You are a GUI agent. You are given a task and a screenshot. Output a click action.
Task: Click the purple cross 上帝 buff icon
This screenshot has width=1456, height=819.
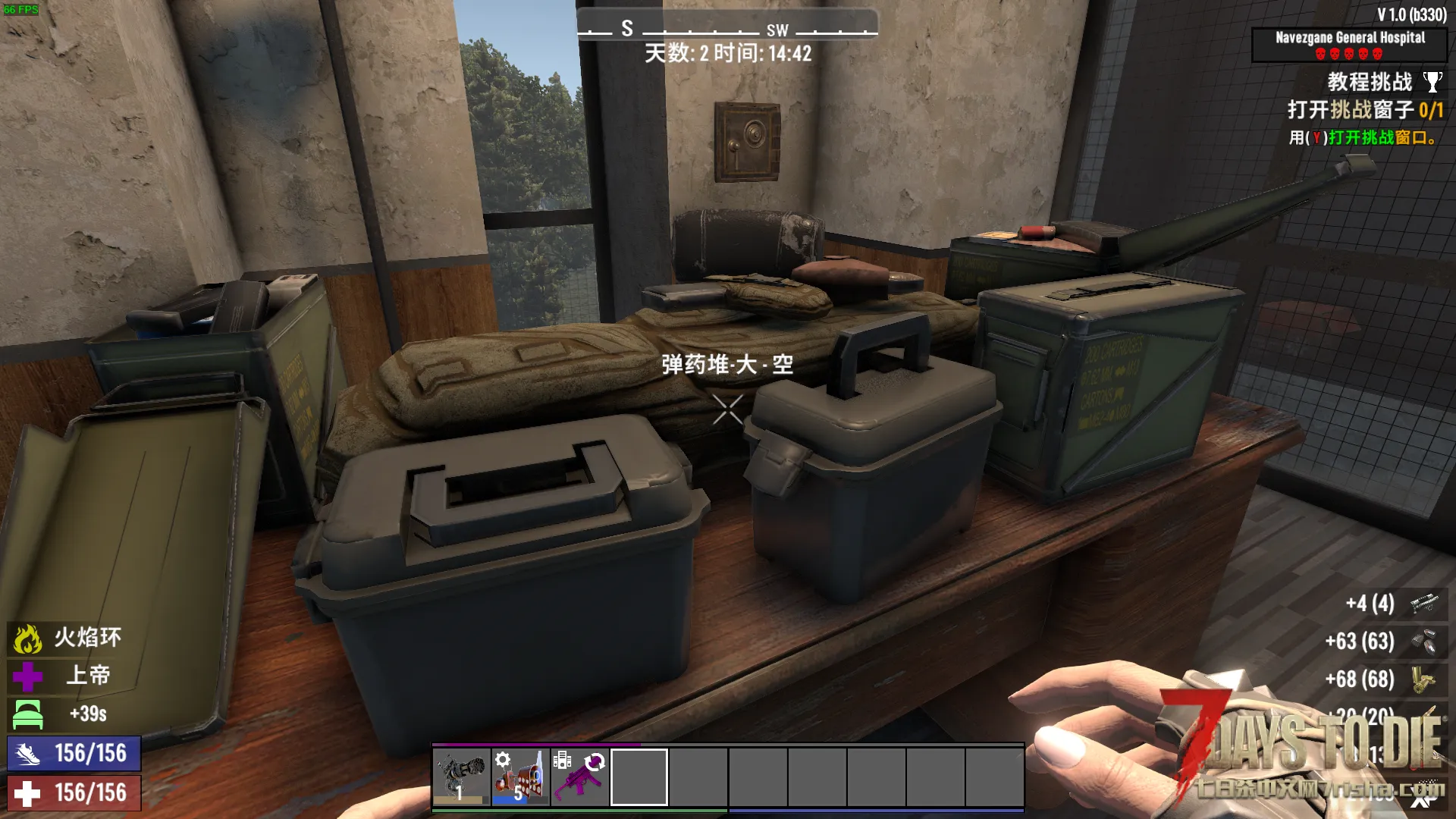click(27, 676)
